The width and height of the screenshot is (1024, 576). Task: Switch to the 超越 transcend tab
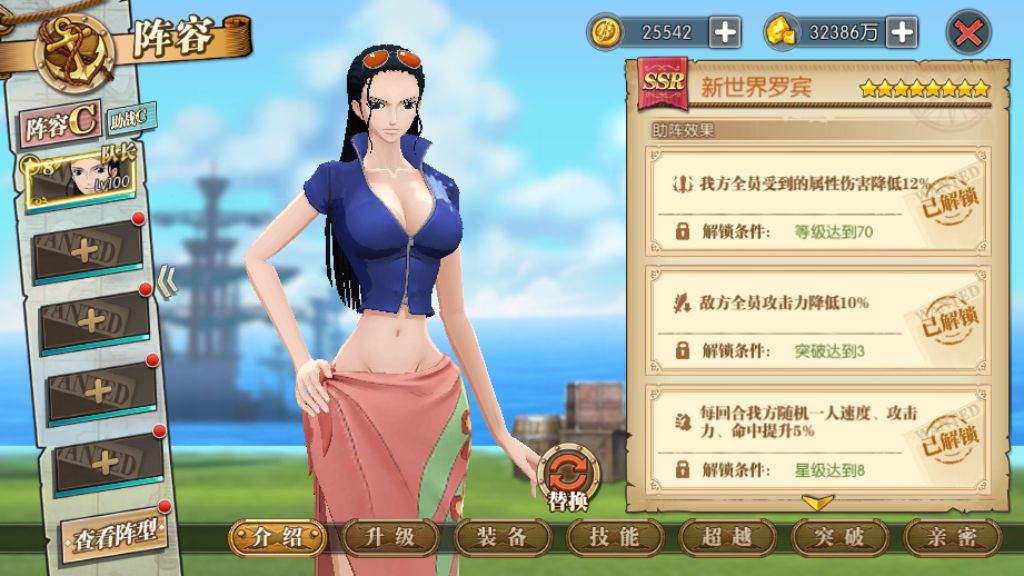click(x=727, y=537)
